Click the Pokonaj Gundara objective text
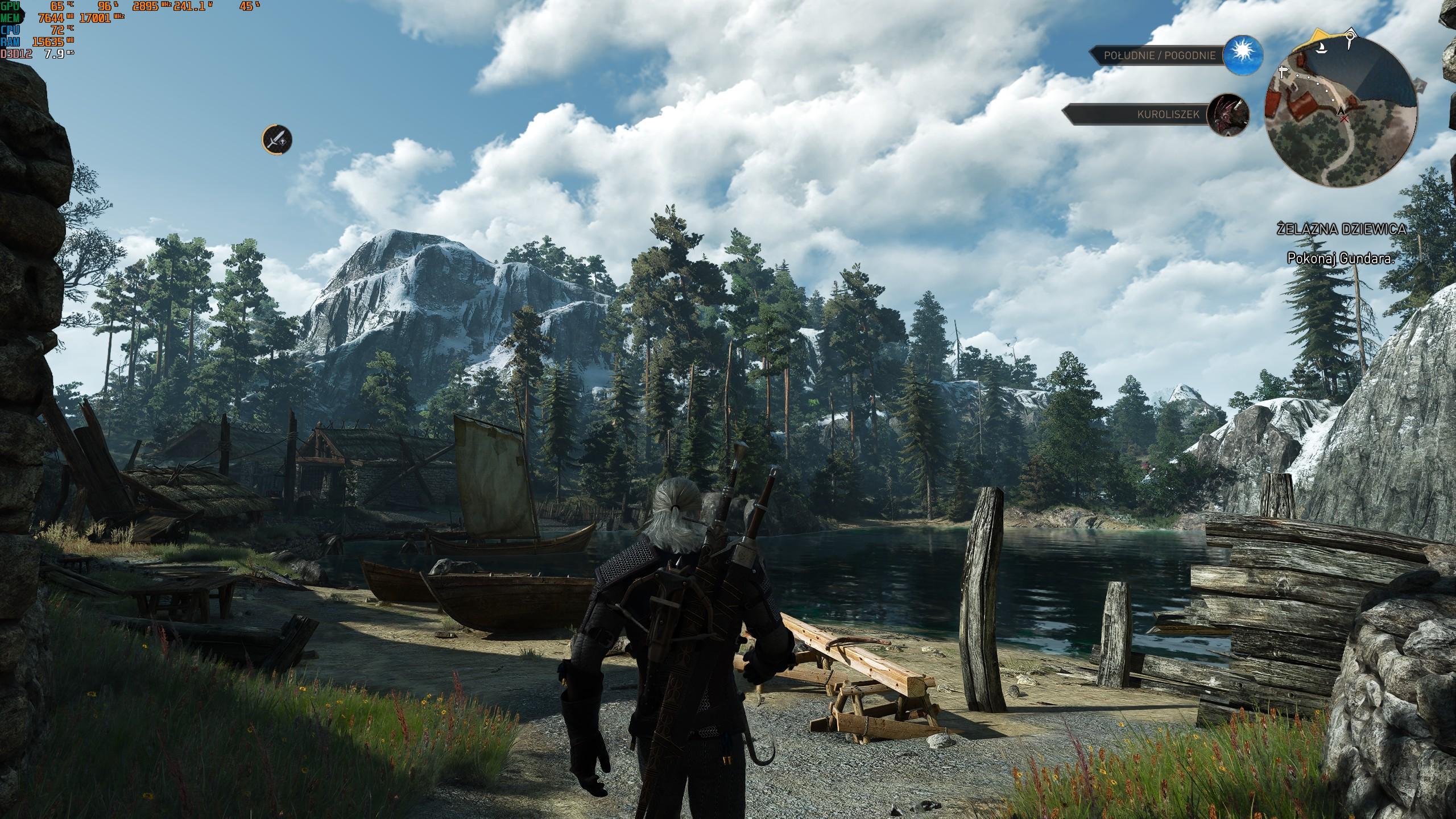This screenshot has width=1456, height=819. [x=1339, y=258]
